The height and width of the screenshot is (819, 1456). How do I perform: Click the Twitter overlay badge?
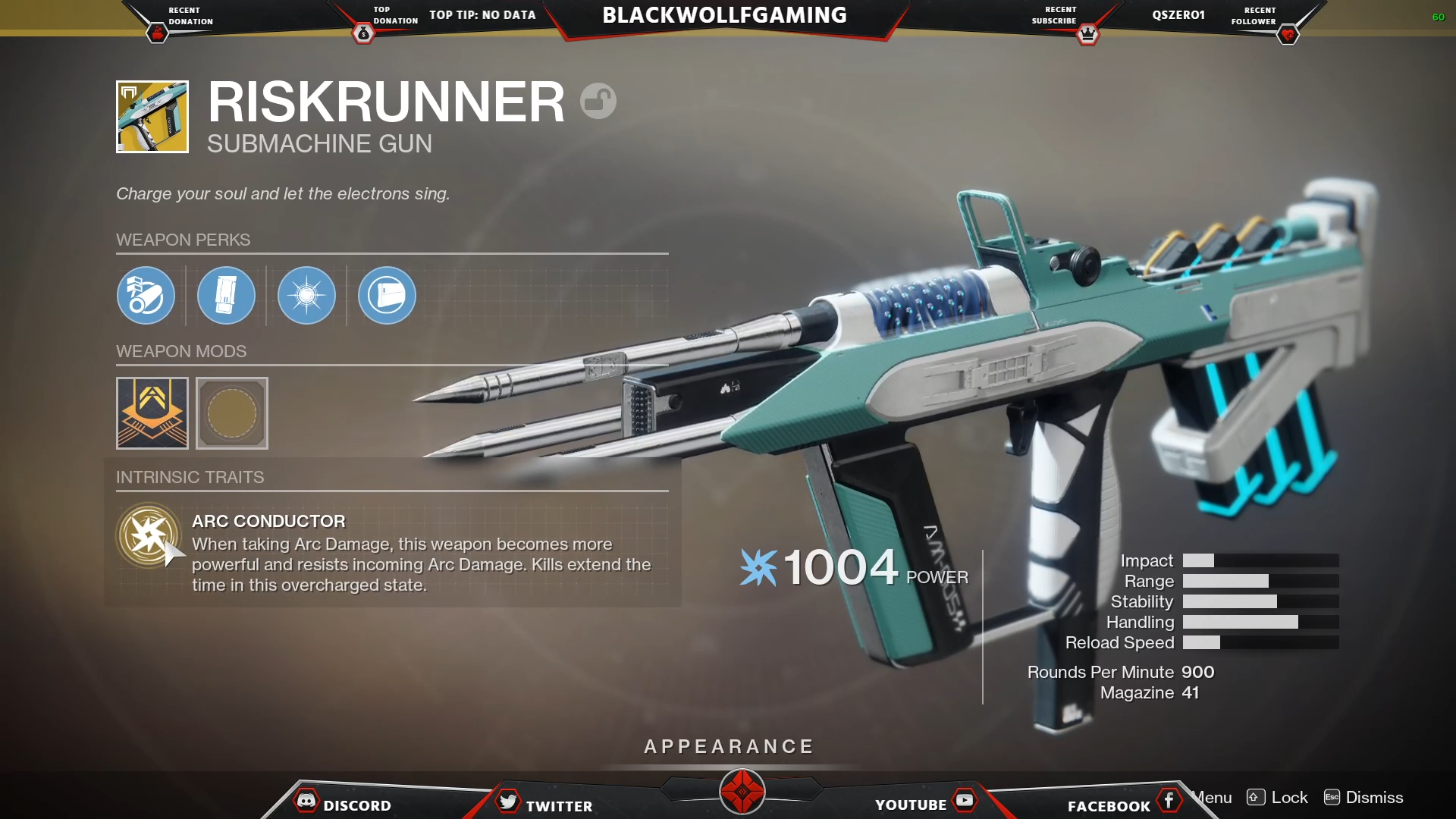point(544,804)
